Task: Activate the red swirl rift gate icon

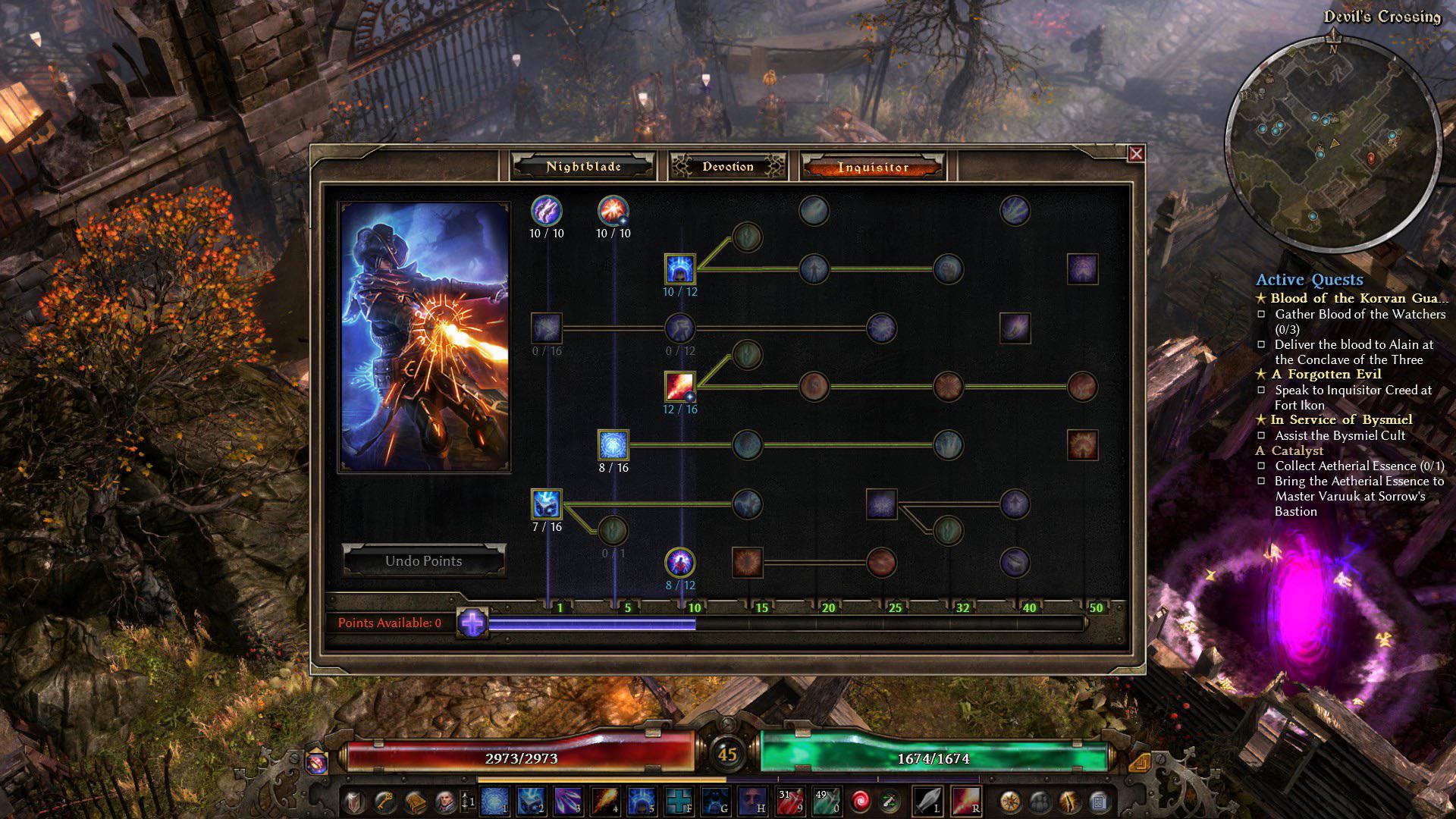Action: coord(861,801)
